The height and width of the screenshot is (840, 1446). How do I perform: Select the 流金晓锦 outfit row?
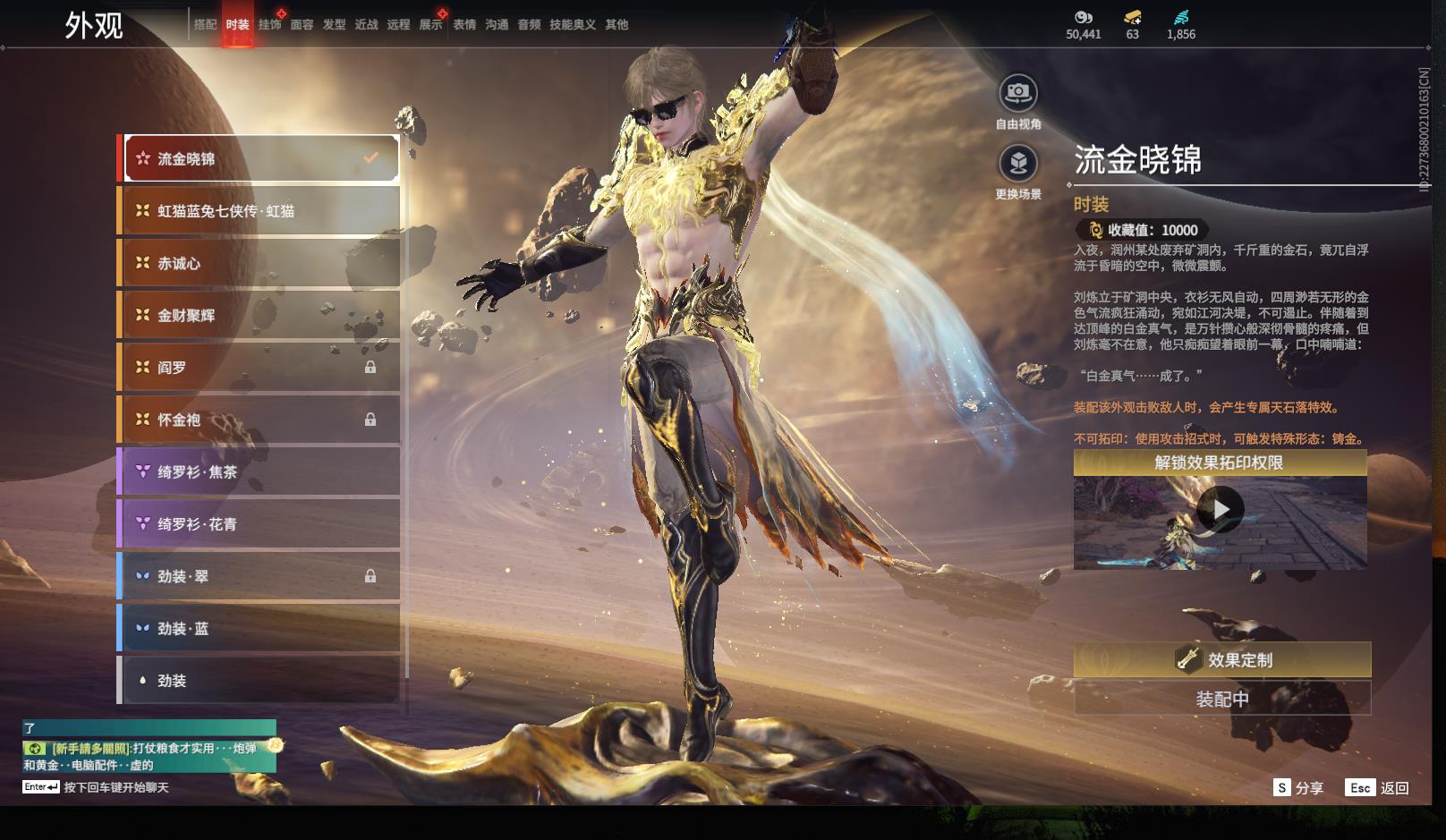259,159
